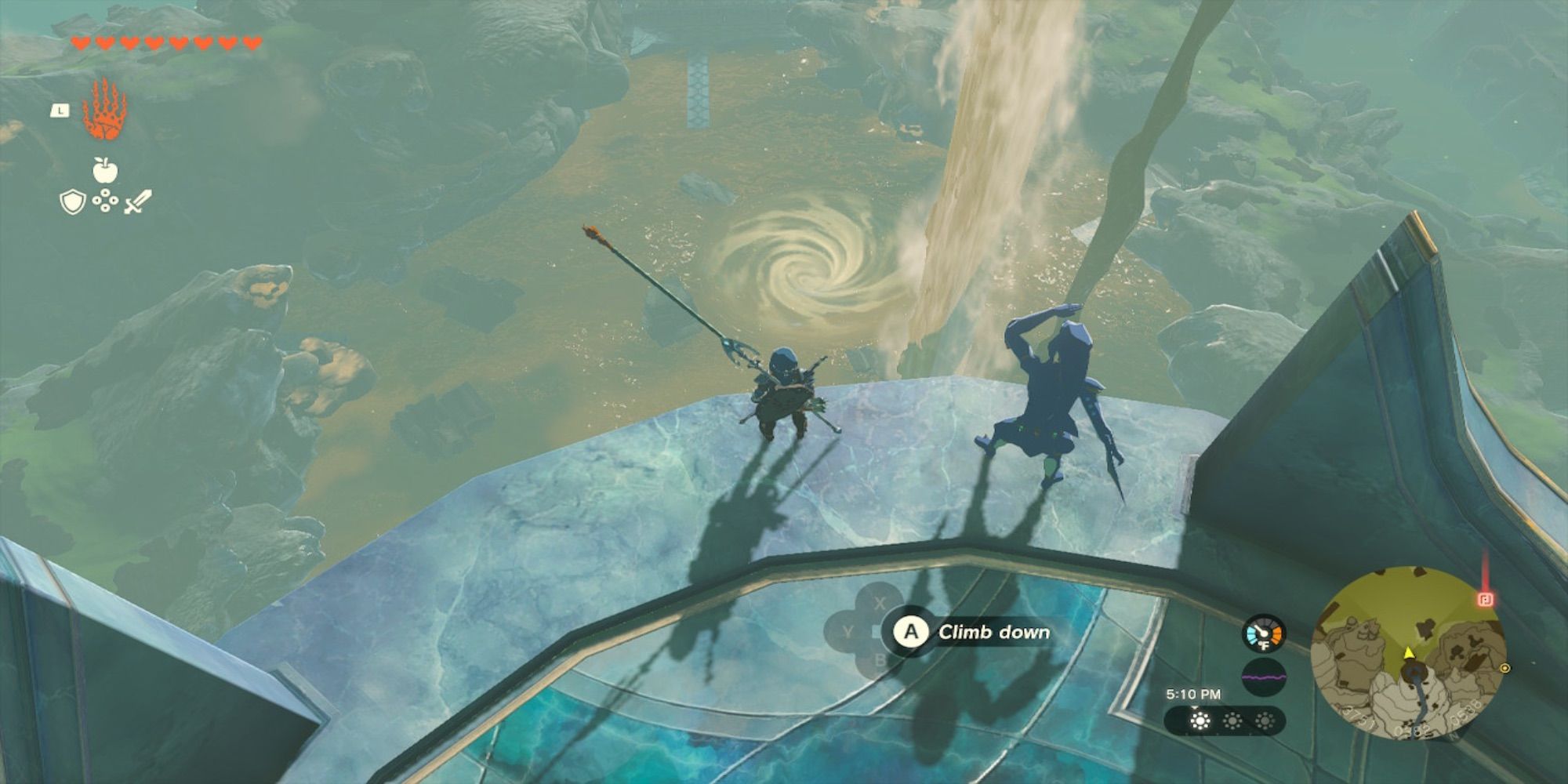Viewport: 1568px width, 784px height.
Task: Select the shield equipment icon
Action: pyautogui.click(x=72, y=201)
